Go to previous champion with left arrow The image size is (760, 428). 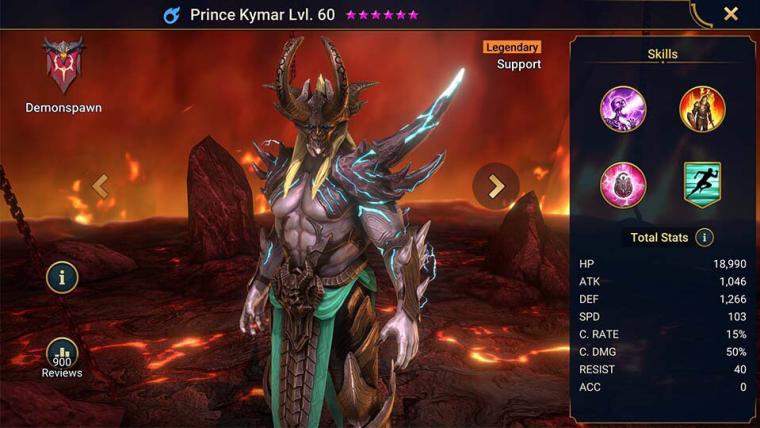[x=99, y=185]
